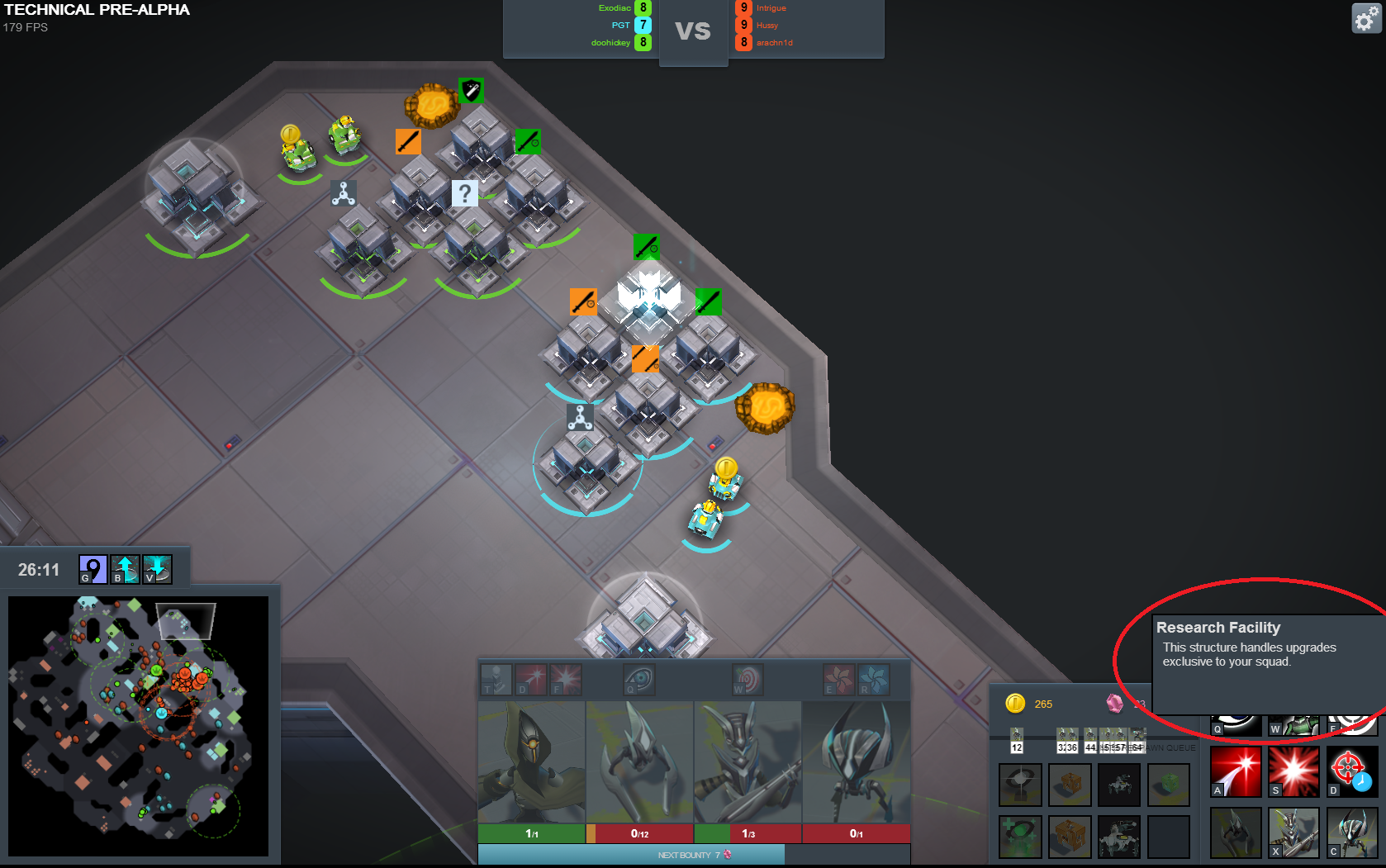Screen dimensions: 1386x868
Task: Select the rifle soldier build icon
Action: (x=1293, y=832)
